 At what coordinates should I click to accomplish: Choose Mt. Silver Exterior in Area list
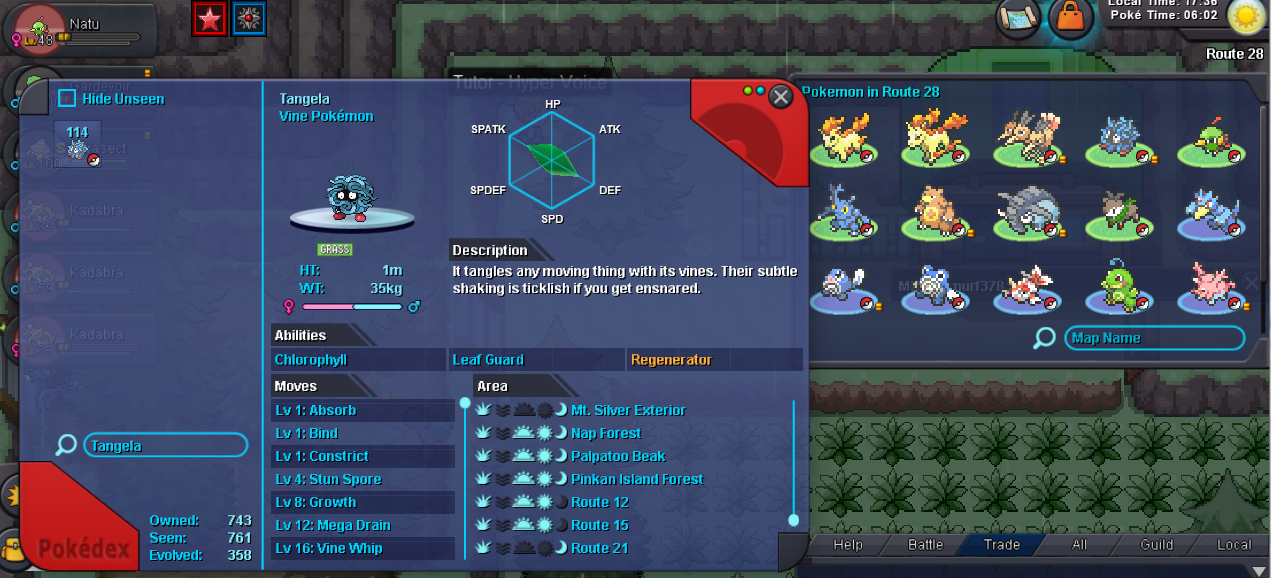point(628,410)
